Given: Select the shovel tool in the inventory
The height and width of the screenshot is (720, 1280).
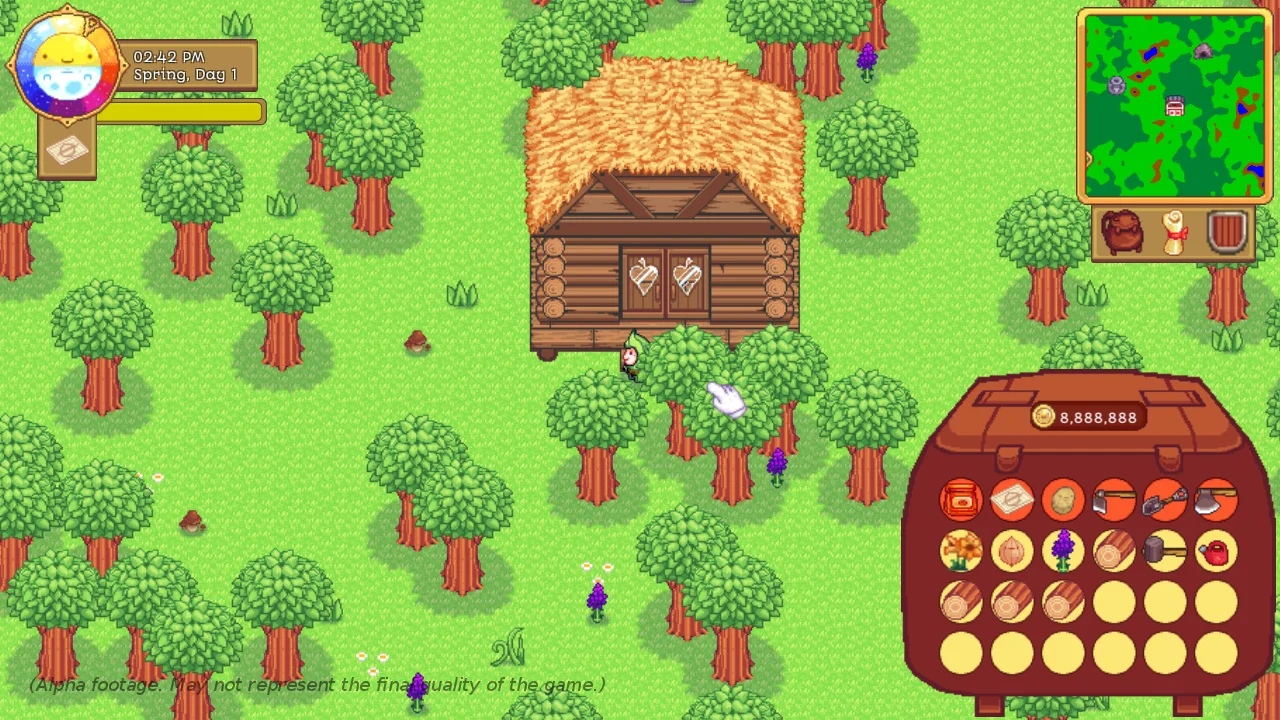Looking at the screenshot, I should (1164, 500).
